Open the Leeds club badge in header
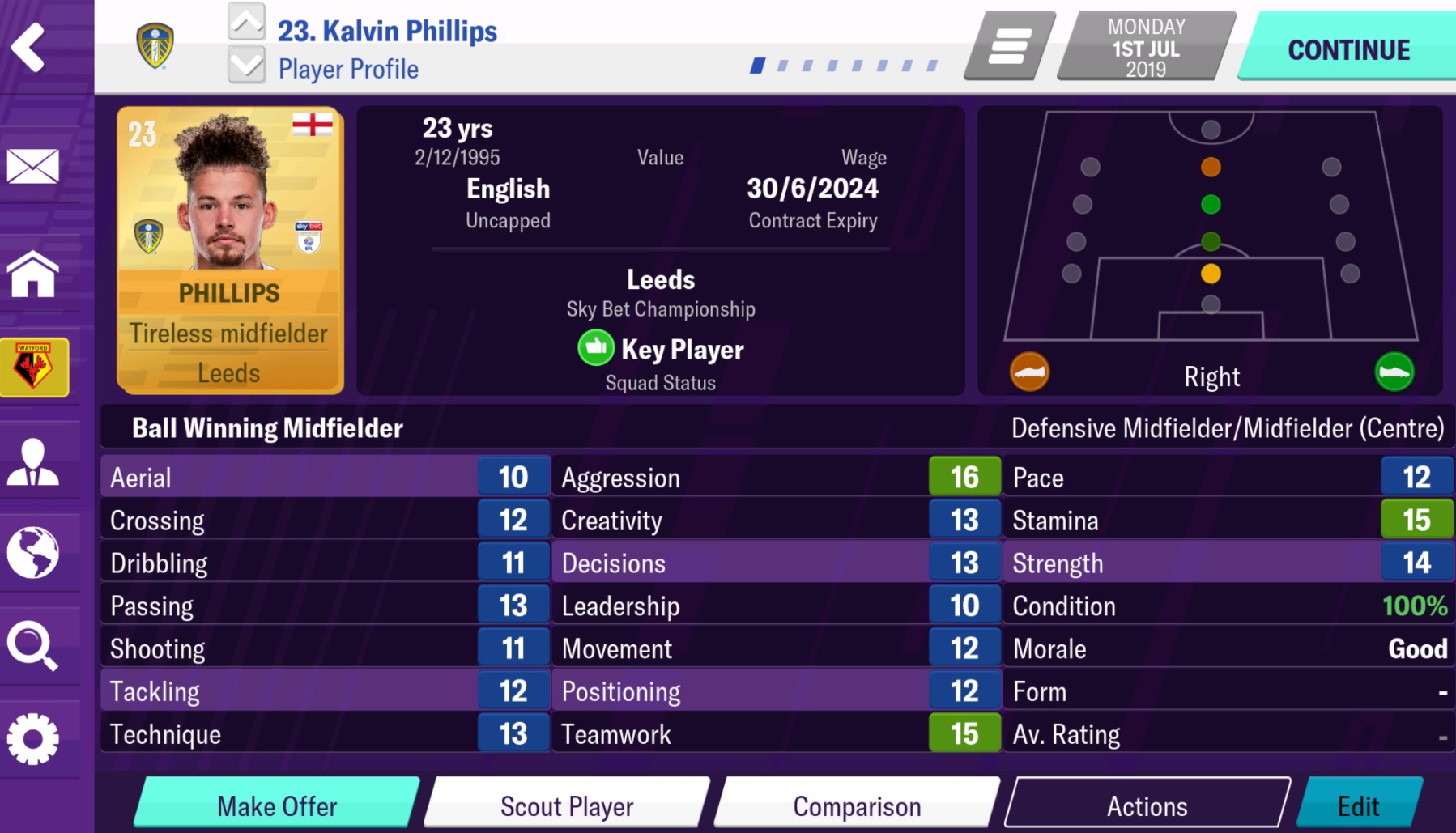The width and height of the screenshot is (1456, 833). (155, 45)
